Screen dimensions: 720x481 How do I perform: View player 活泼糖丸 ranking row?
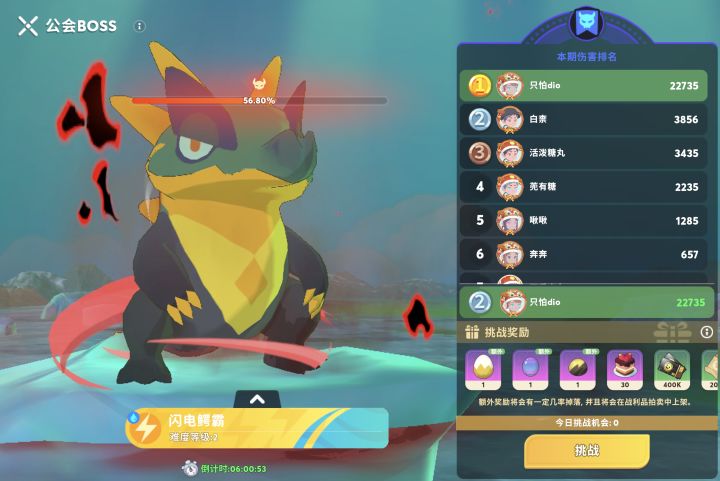[x=586, y=153]
